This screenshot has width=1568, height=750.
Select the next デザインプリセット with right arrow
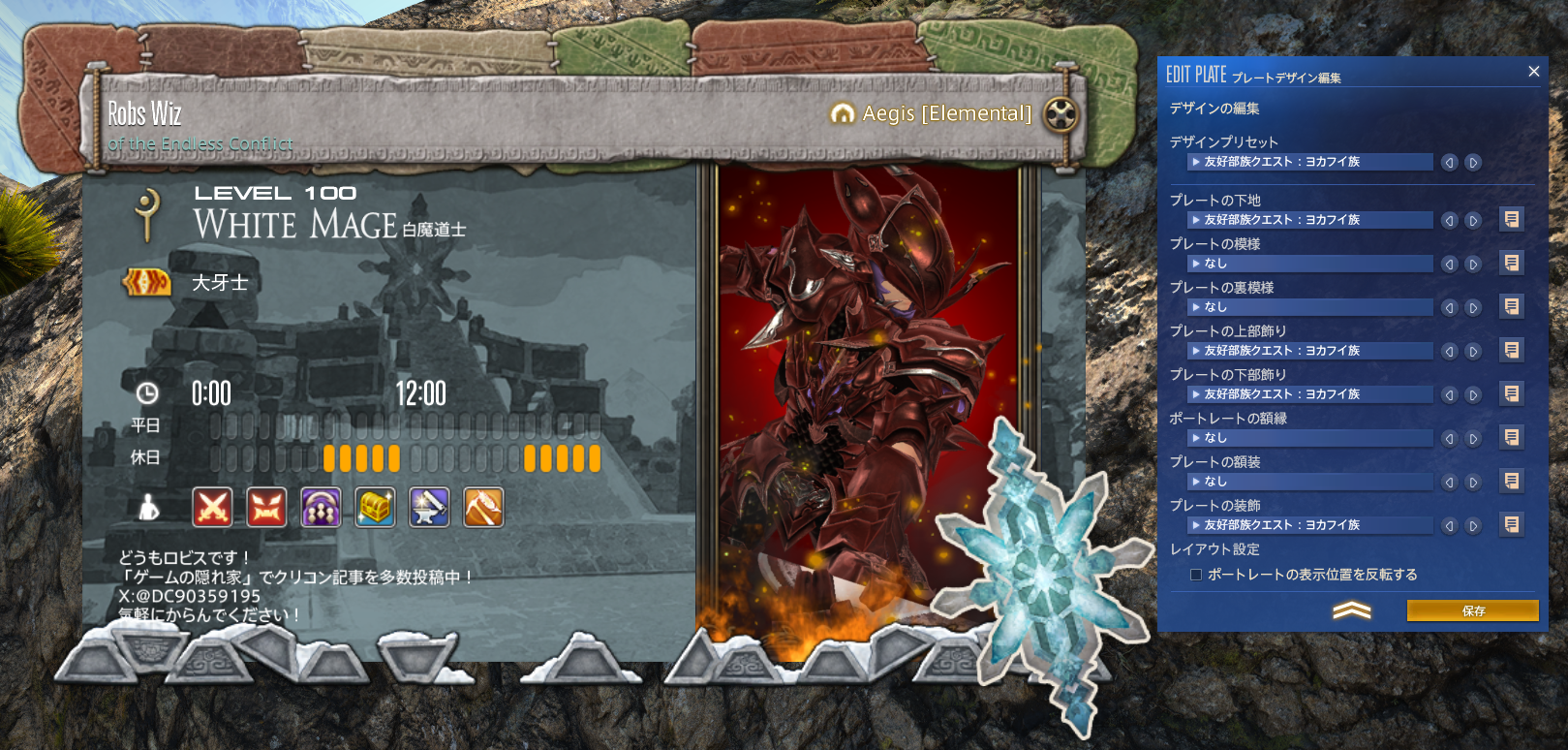click(x=1473, y=163)
